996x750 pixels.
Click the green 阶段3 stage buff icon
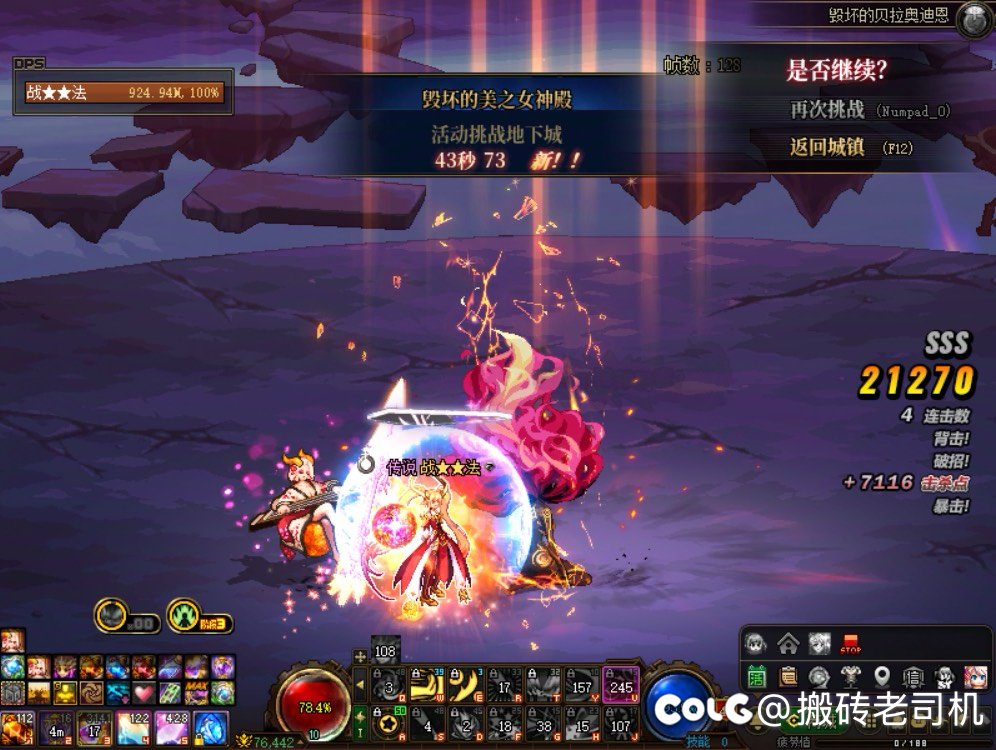184,614
